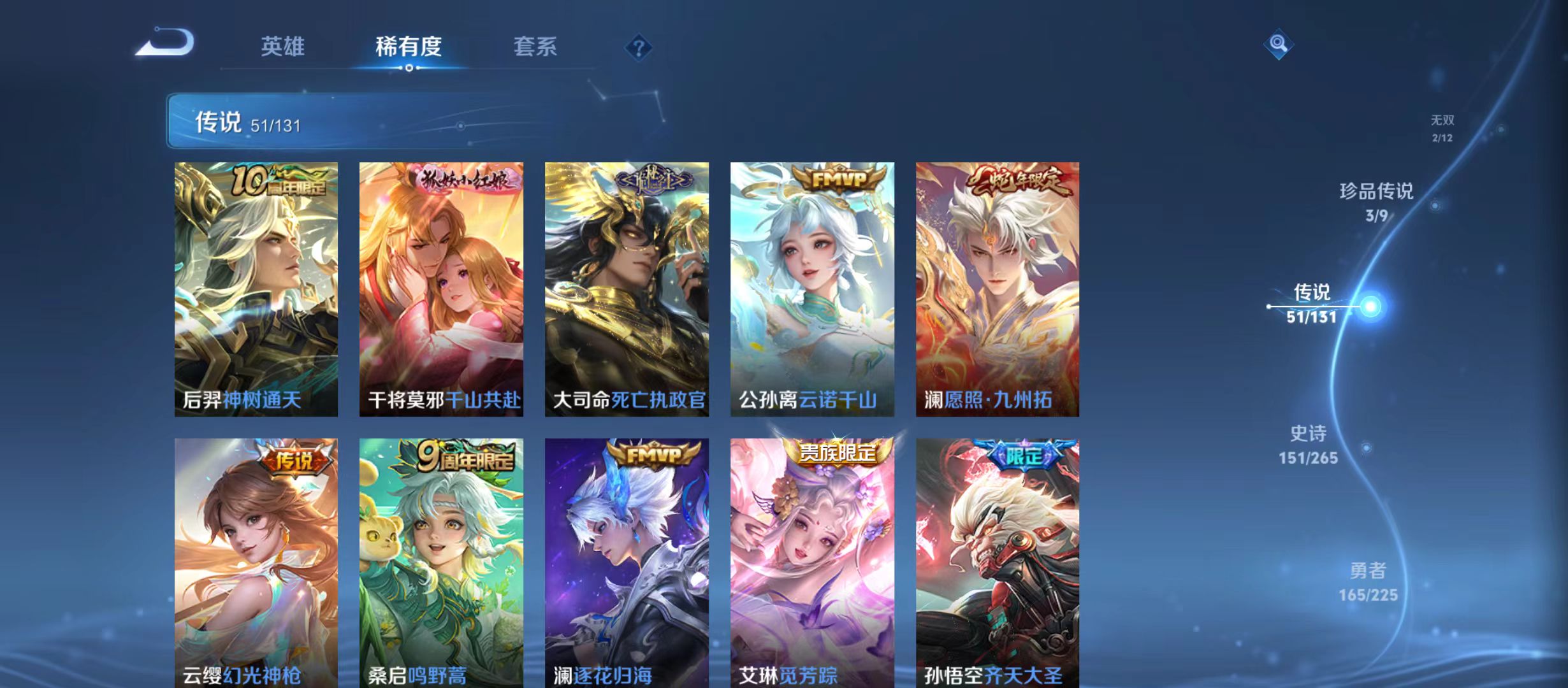Open the 套系 tab

click(x=536, y=46)
